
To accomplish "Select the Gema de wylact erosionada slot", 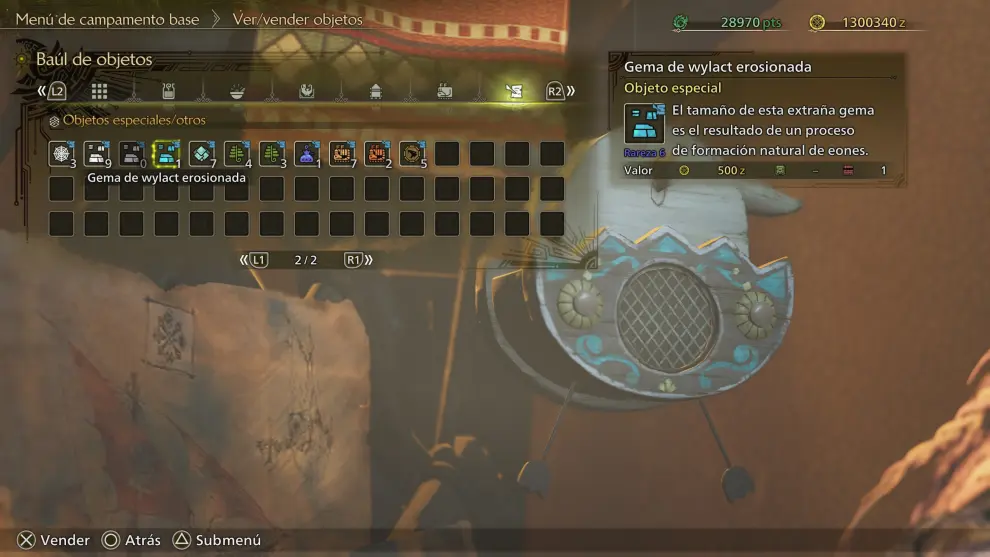I will point(166,154).
